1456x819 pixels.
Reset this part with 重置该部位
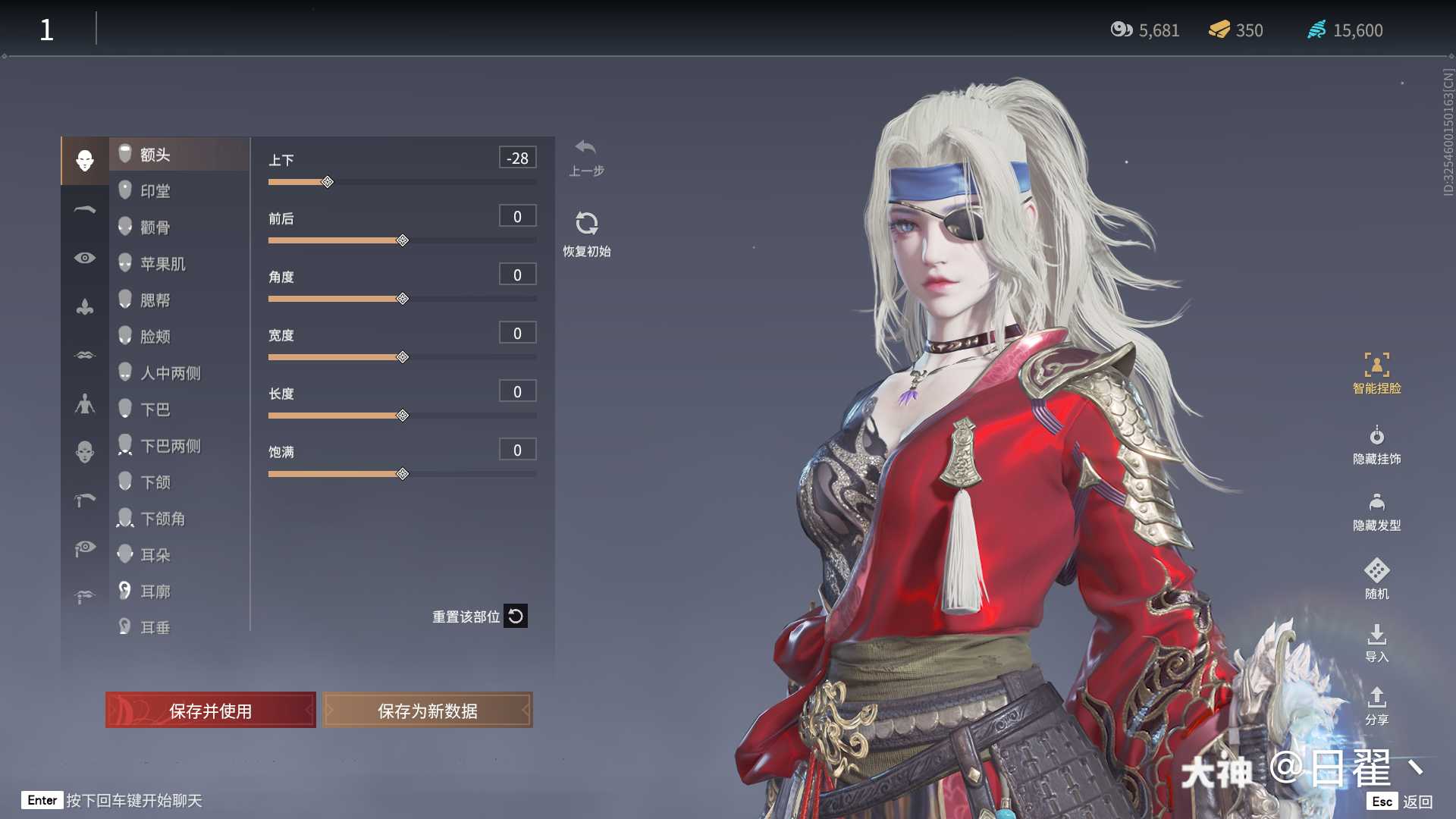[479, 617]
